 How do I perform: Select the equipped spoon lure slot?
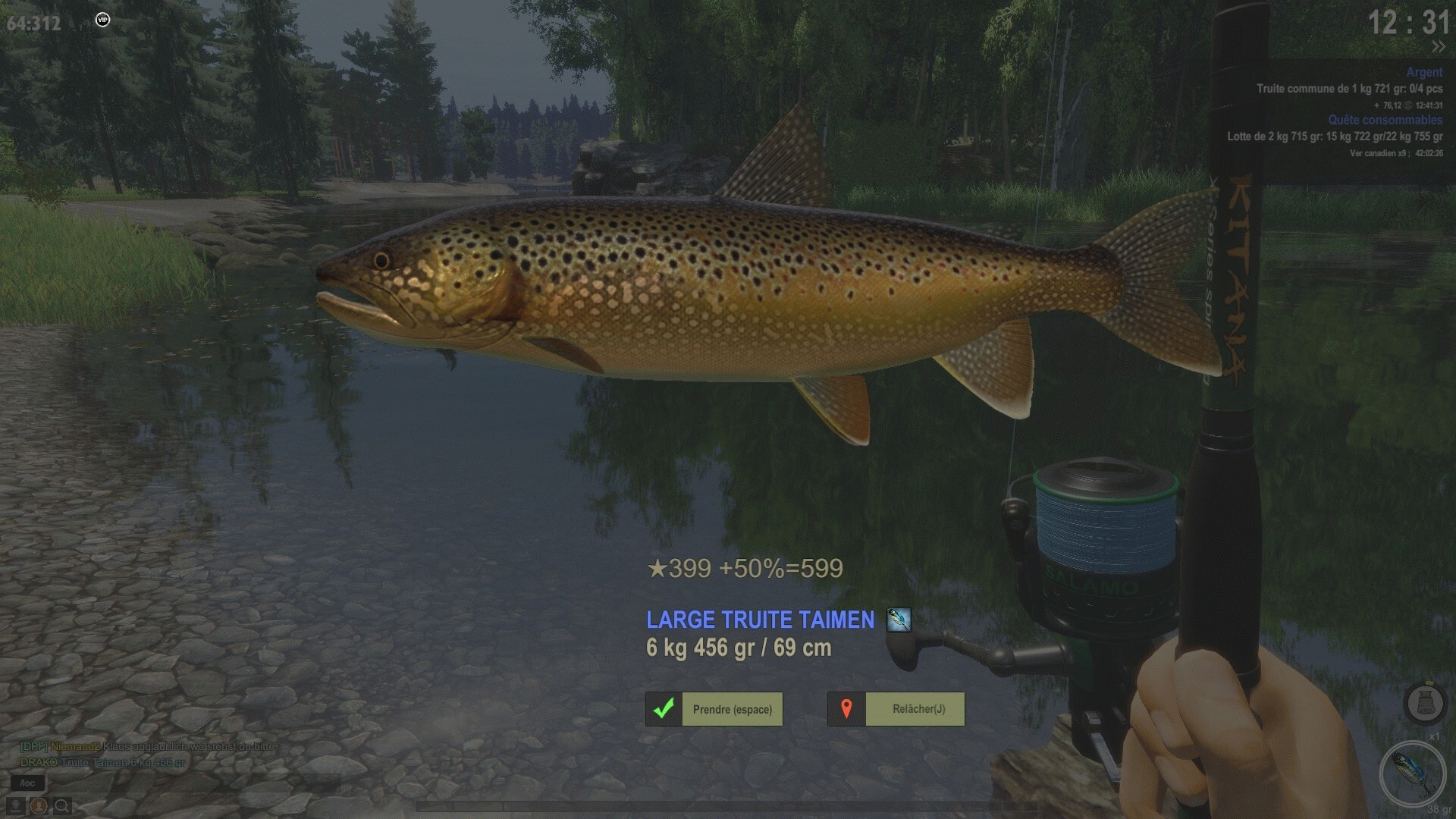(x=1412, y=773)
